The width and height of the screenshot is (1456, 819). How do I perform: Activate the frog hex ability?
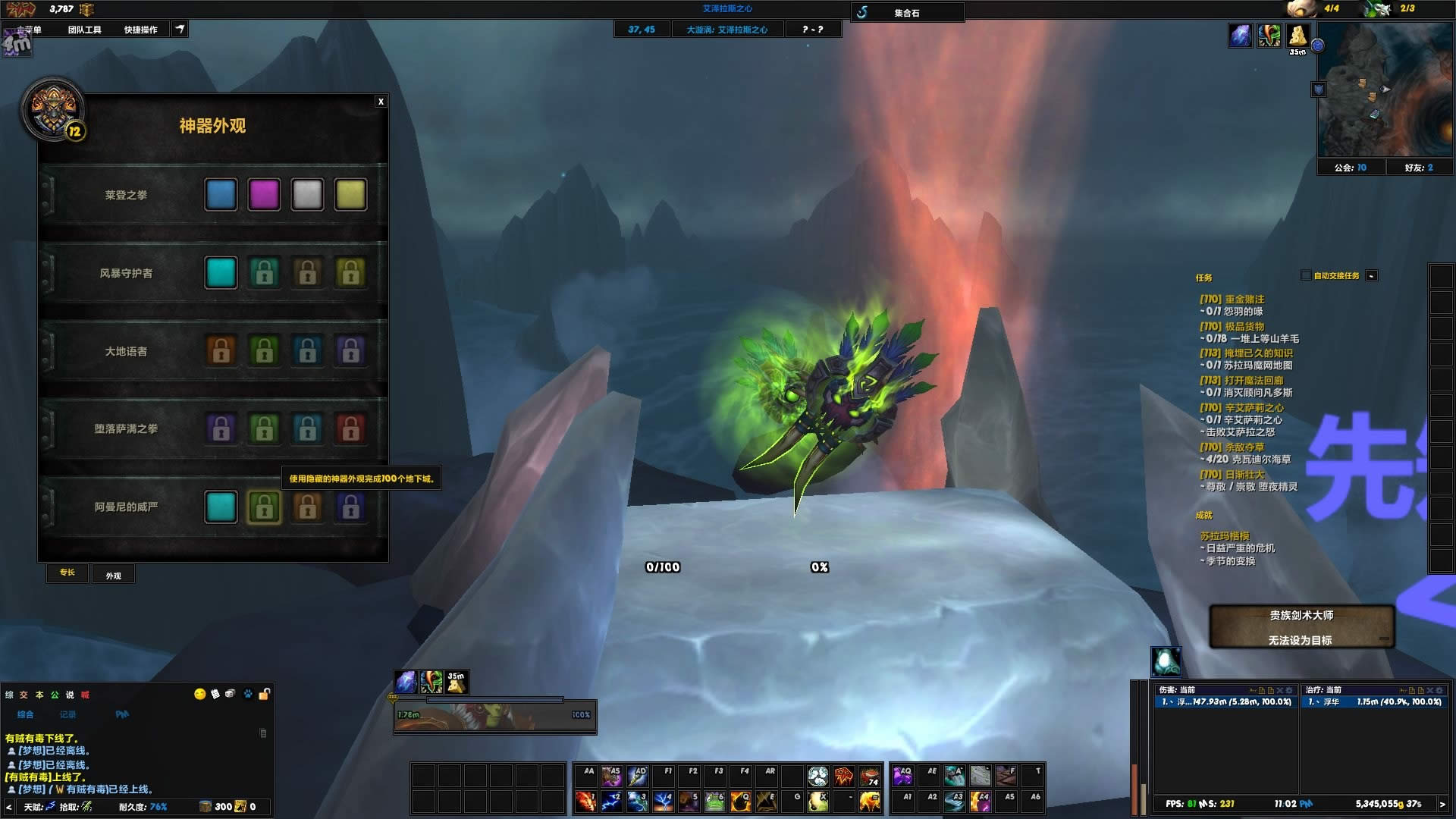pos(714,801)
